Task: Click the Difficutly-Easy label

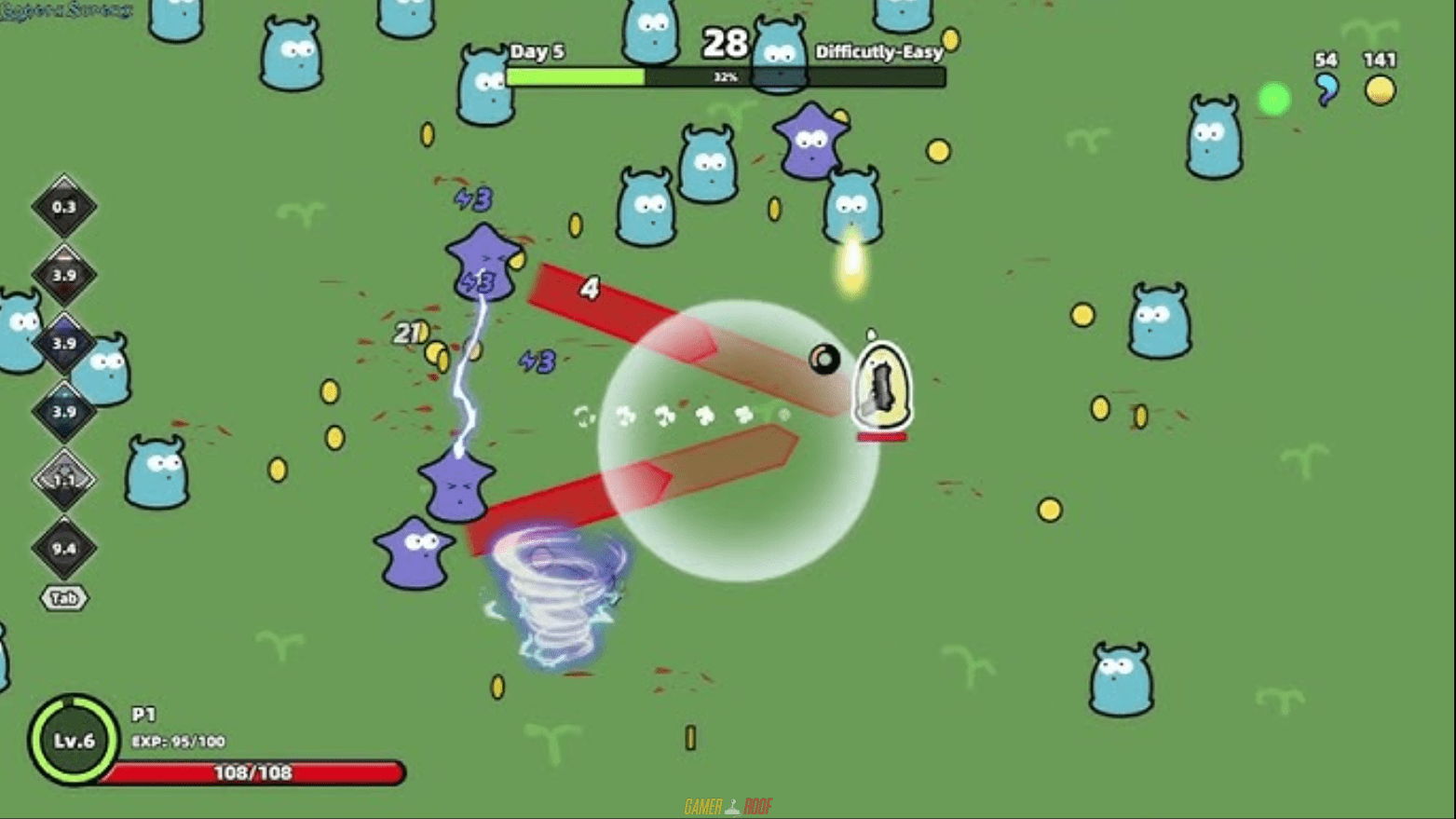Action: (878, 52)
